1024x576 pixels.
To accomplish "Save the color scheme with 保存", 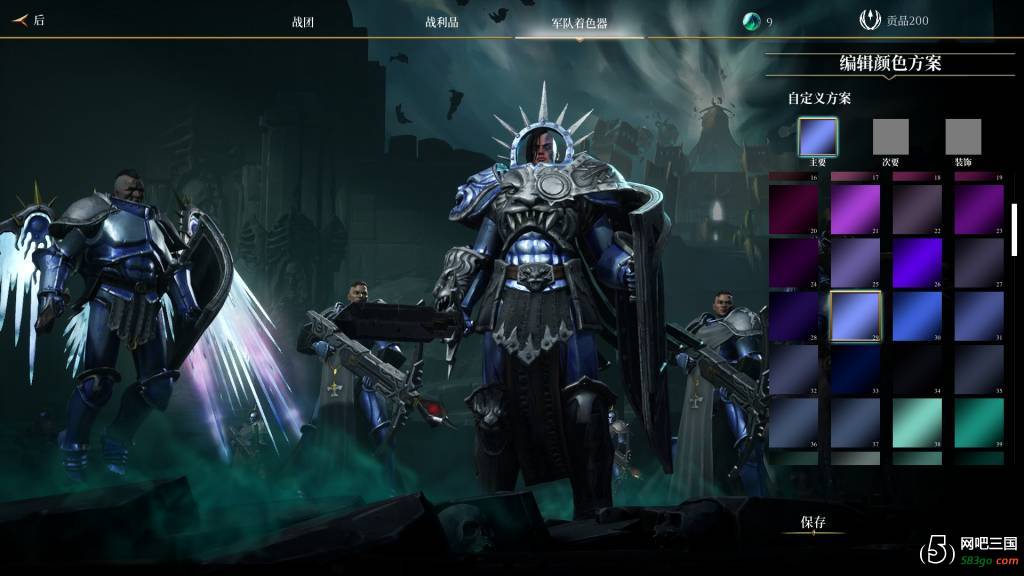I will (x=813, y=522).
